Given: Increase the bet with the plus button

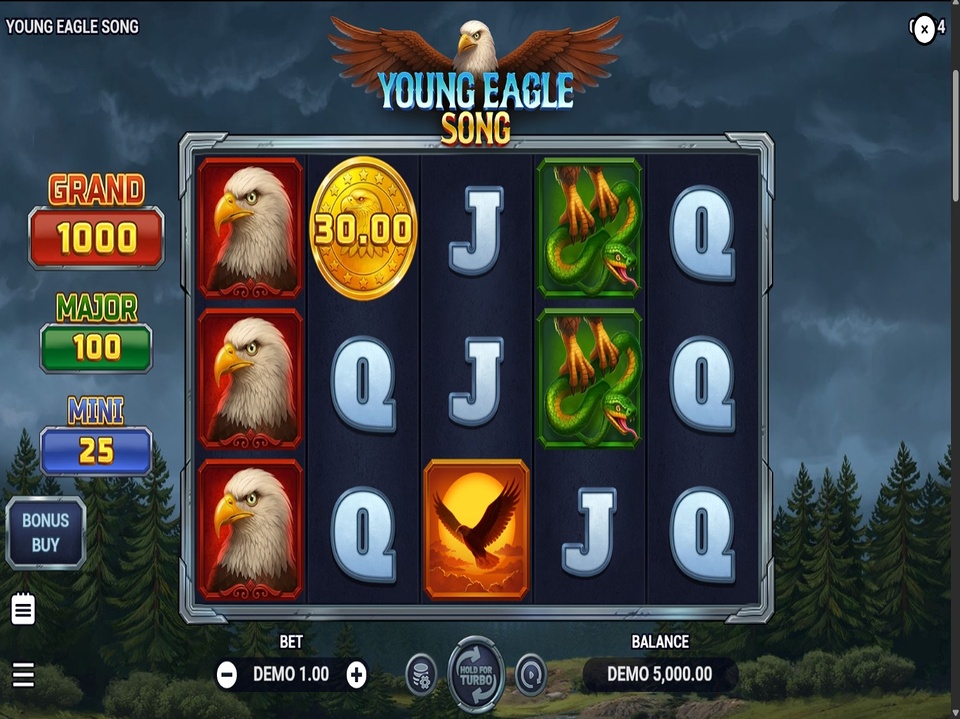Looking at the screenshot, I should pyautogui.click(x=356, y=675).
